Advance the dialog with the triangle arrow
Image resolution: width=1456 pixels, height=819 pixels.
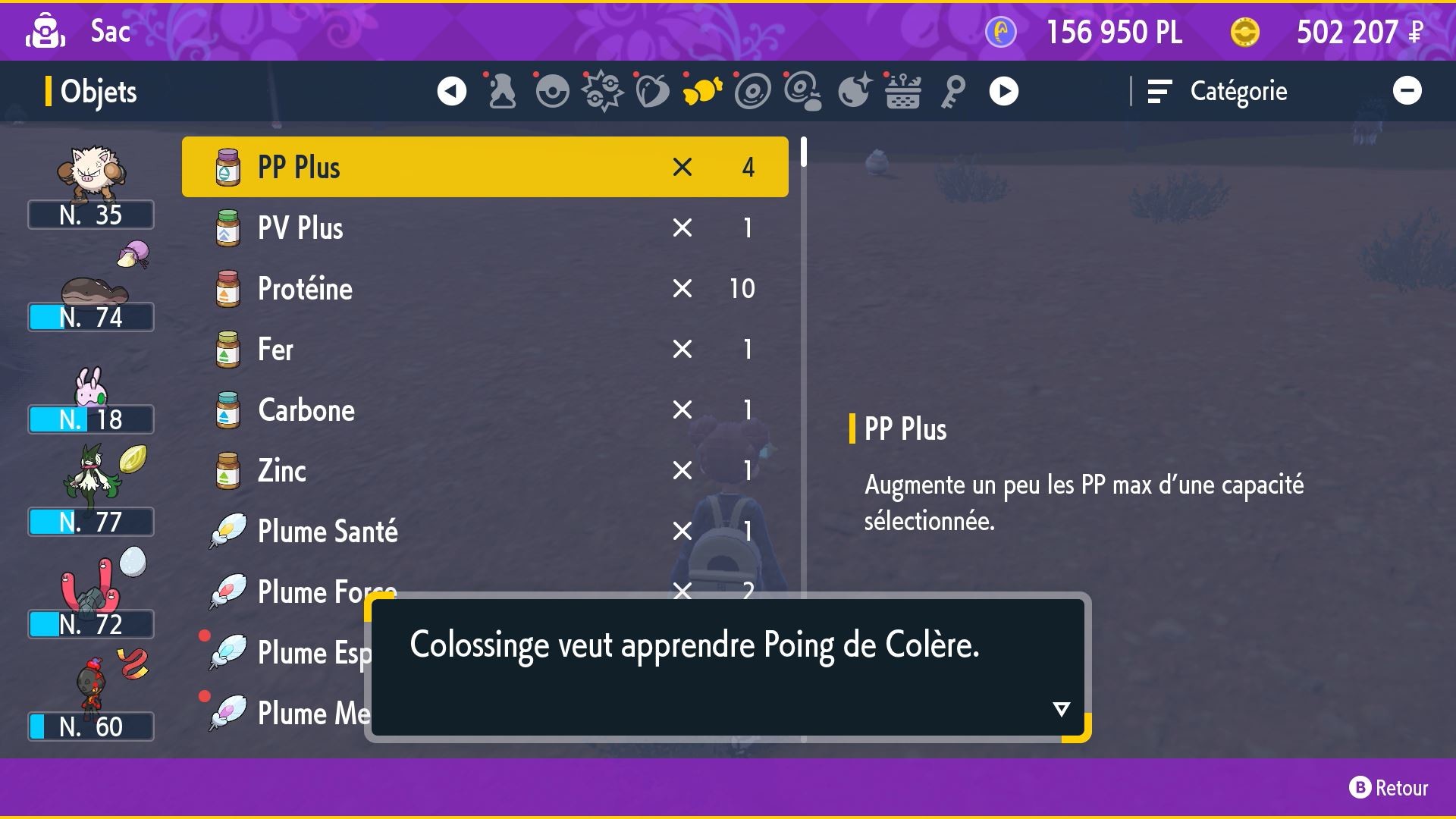point(1061,709)
